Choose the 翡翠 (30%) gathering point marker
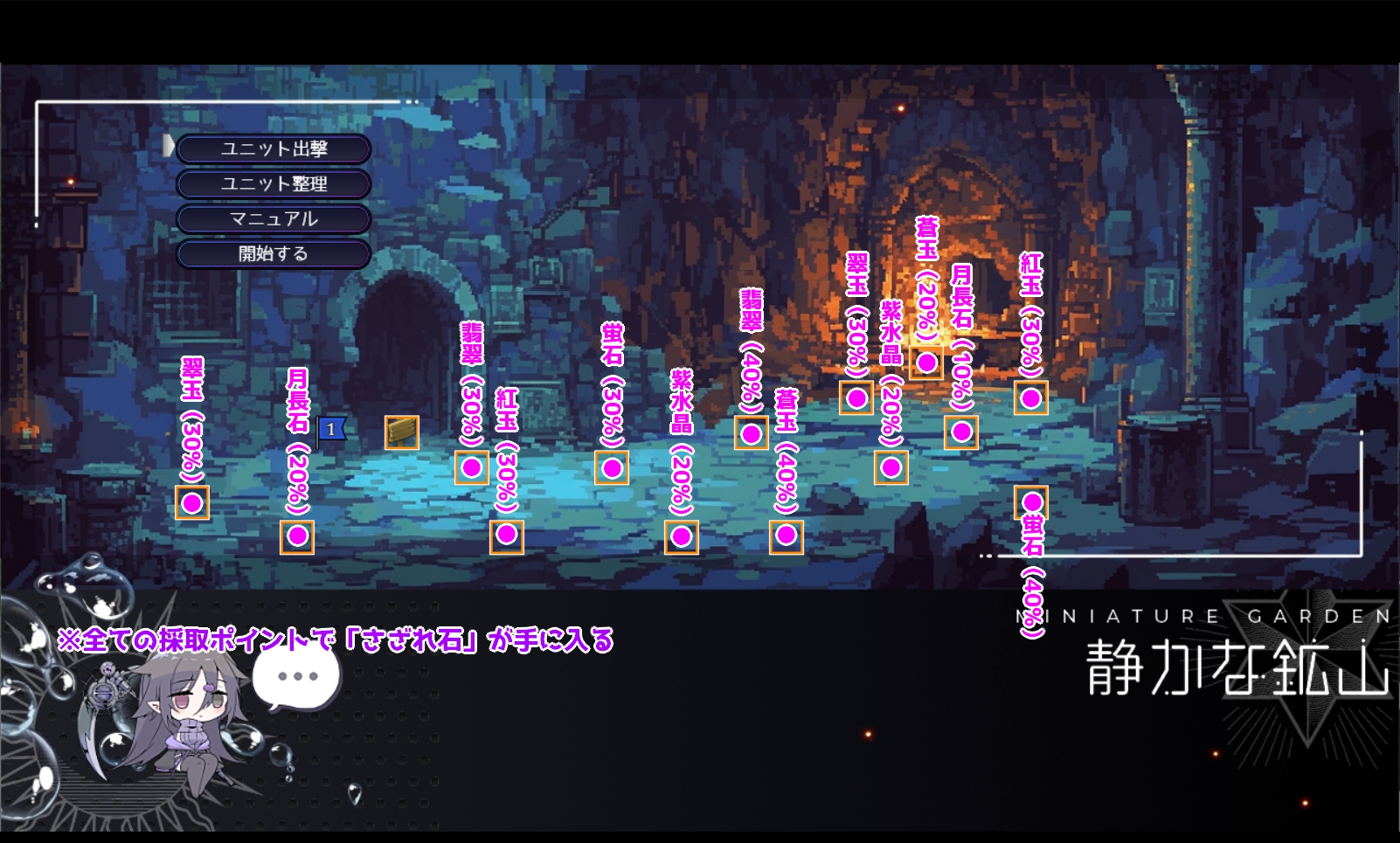 click(x=472, y=467)
